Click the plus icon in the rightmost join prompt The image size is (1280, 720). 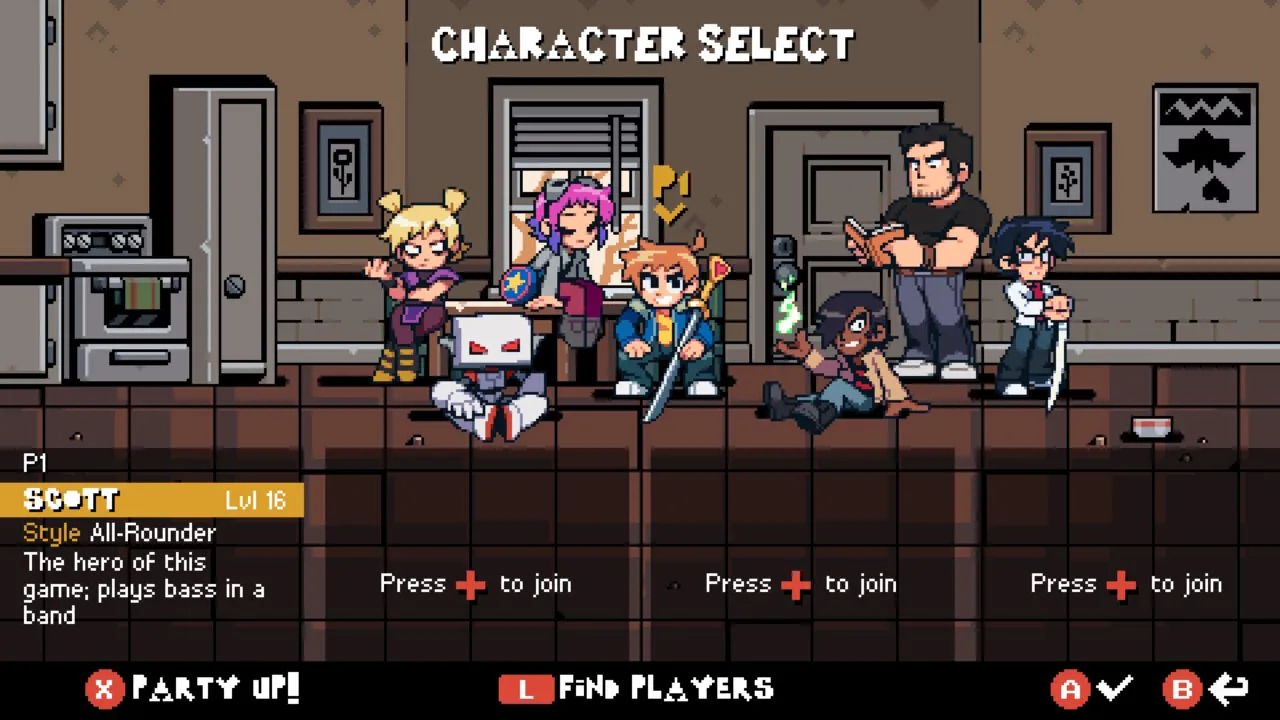tap(1121, 584)
